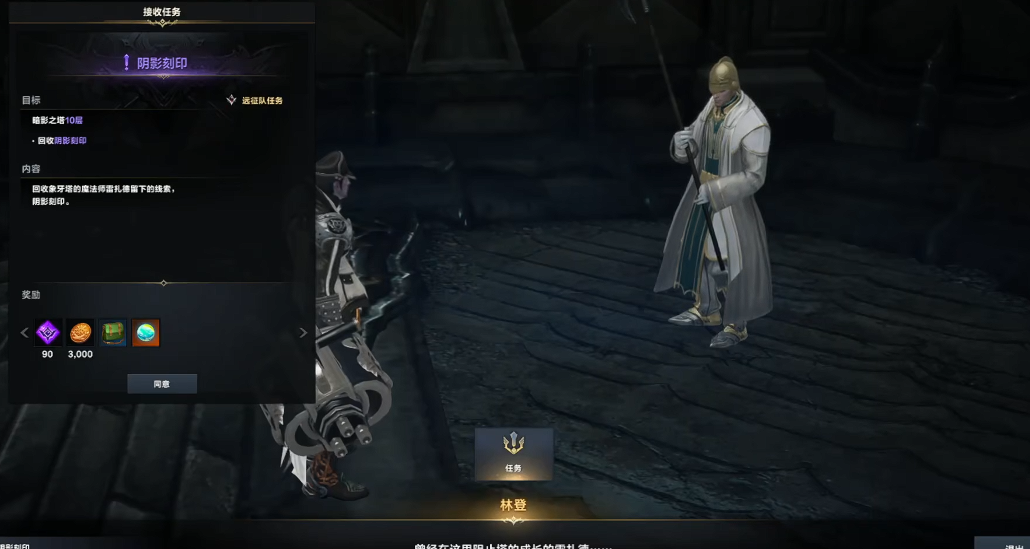The width and height of the screenshot is (1030, 549).
Task: Show previous rewards with the left arrow
Action: [25, 333]
